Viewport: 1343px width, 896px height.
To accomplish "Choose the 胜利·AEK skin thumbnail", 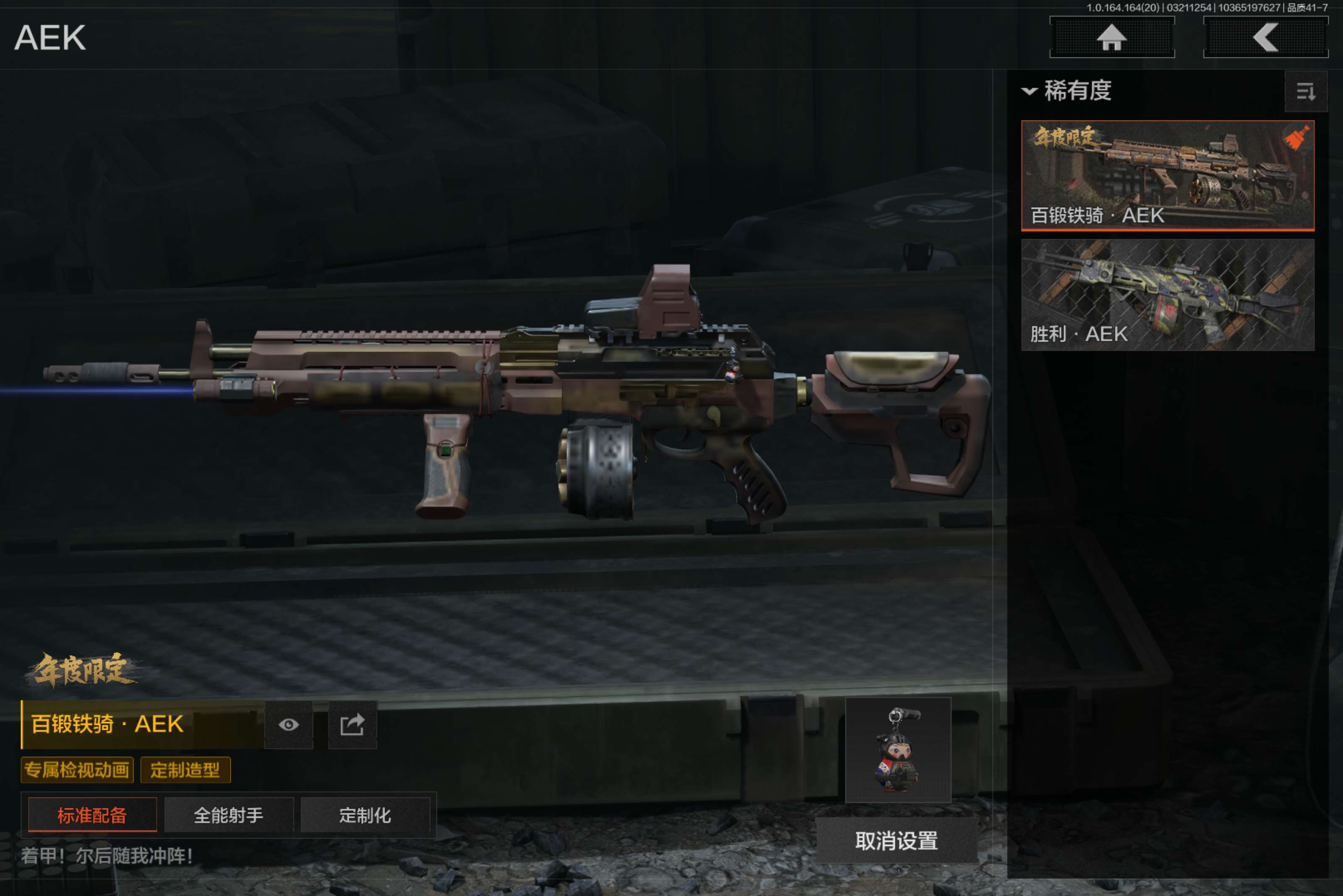I will coord(1167,294).
